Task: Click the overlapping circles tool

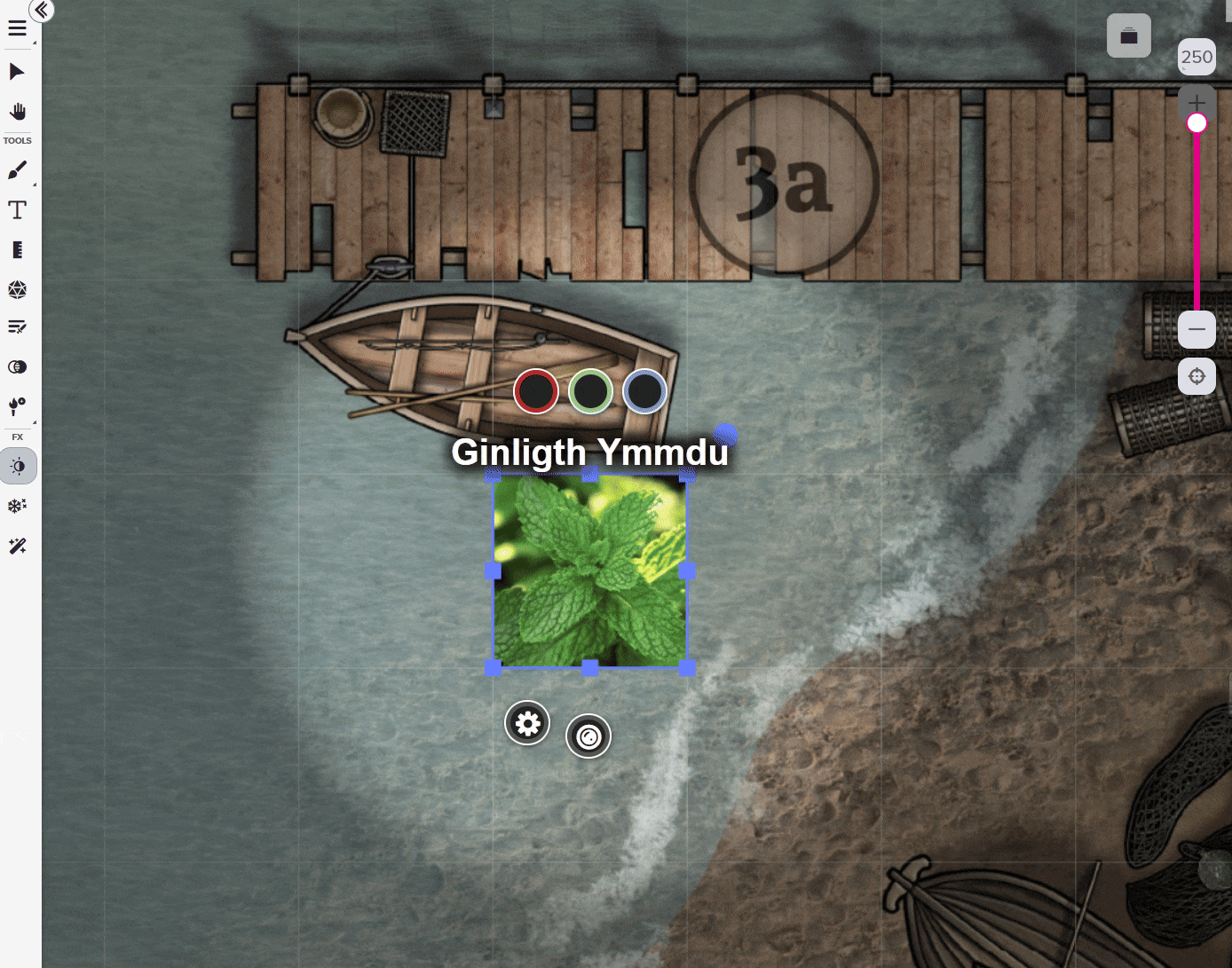Action: [x=17, y=367]
